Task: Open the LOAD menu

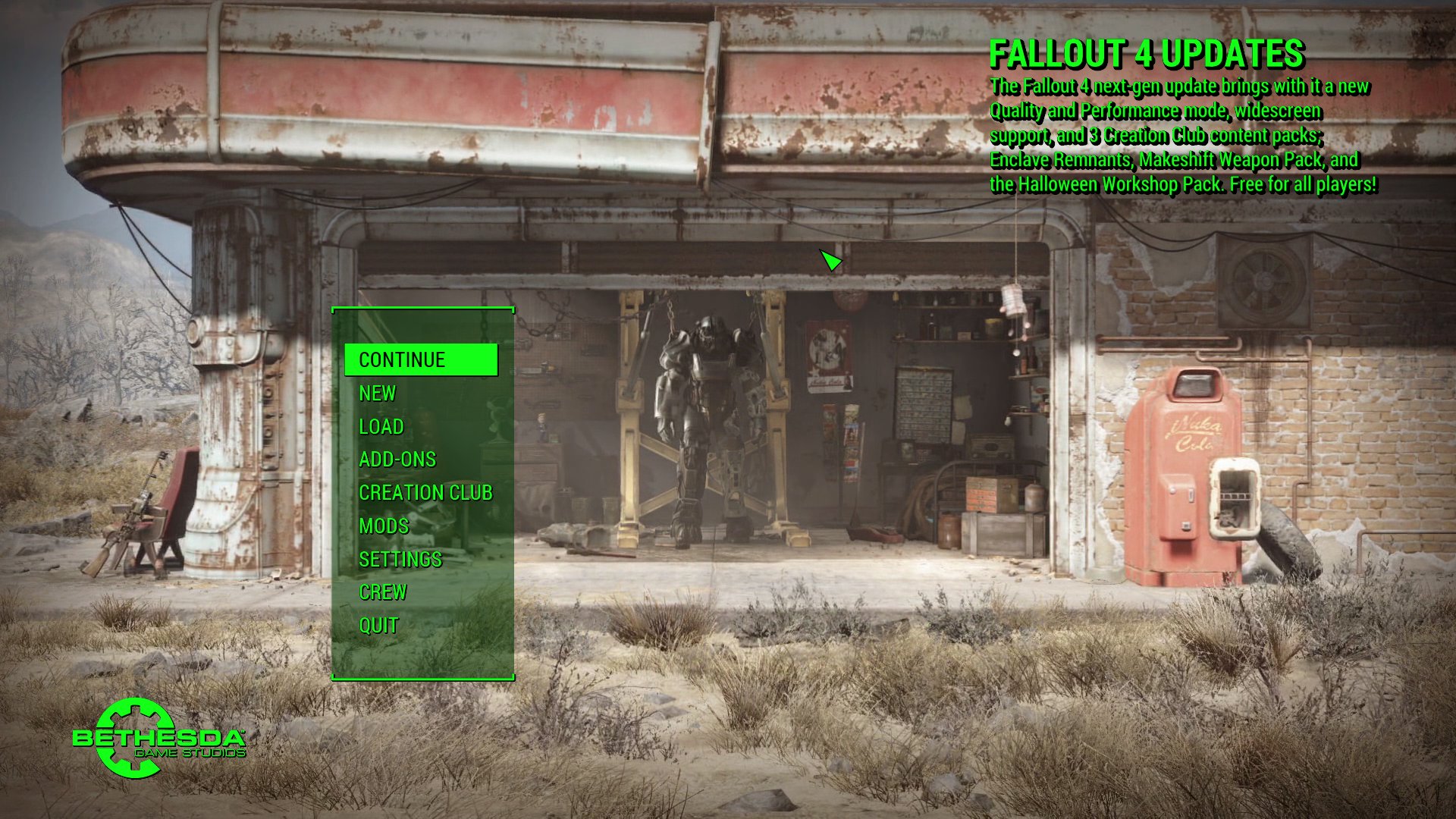Action: coord(381,427)
